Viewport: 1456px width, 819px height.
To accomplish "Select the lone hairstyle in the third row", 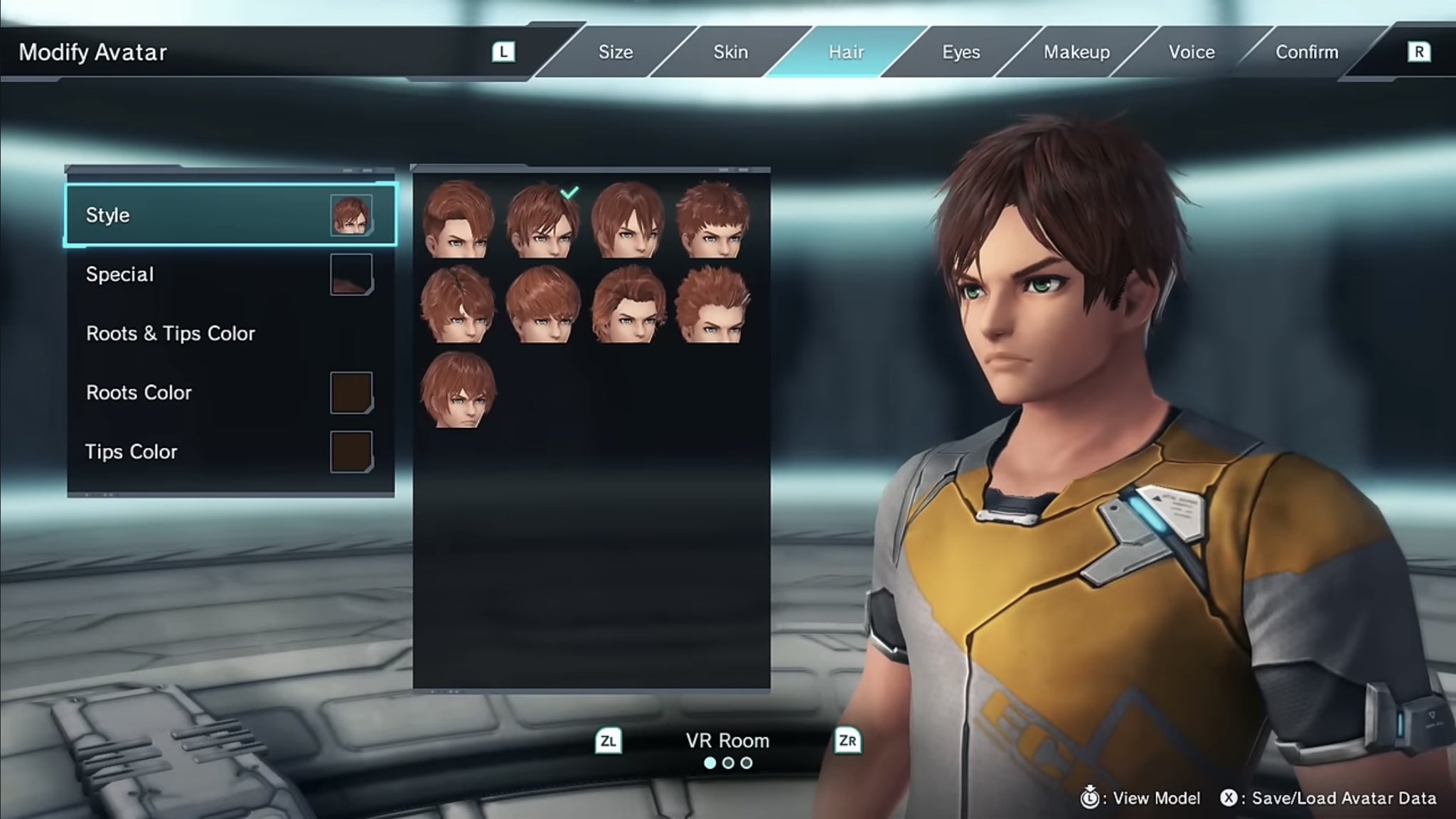I will pos(458,390).
